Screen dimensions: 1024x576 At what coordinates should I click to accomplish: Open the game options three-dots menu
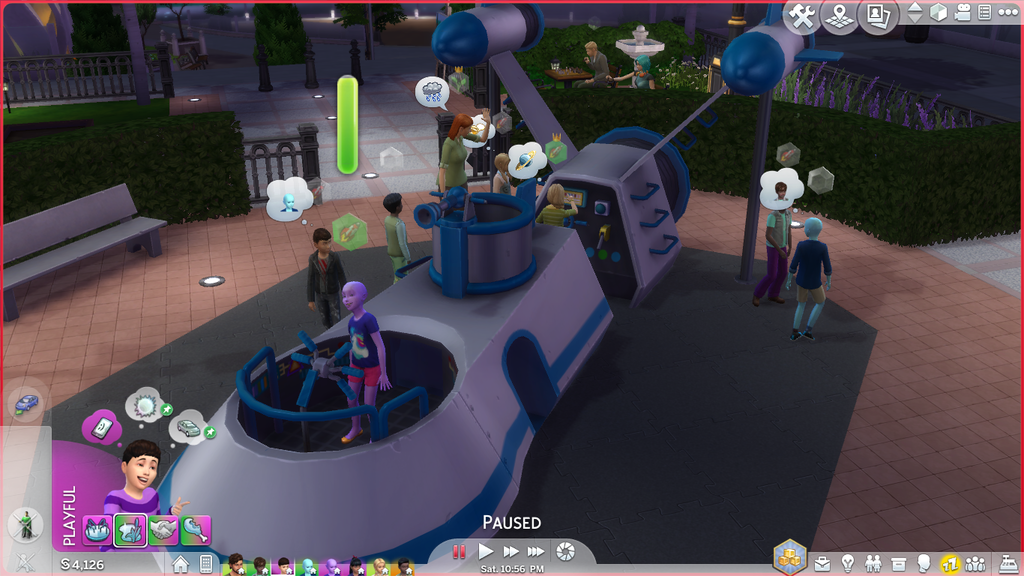pos(1007,13)
